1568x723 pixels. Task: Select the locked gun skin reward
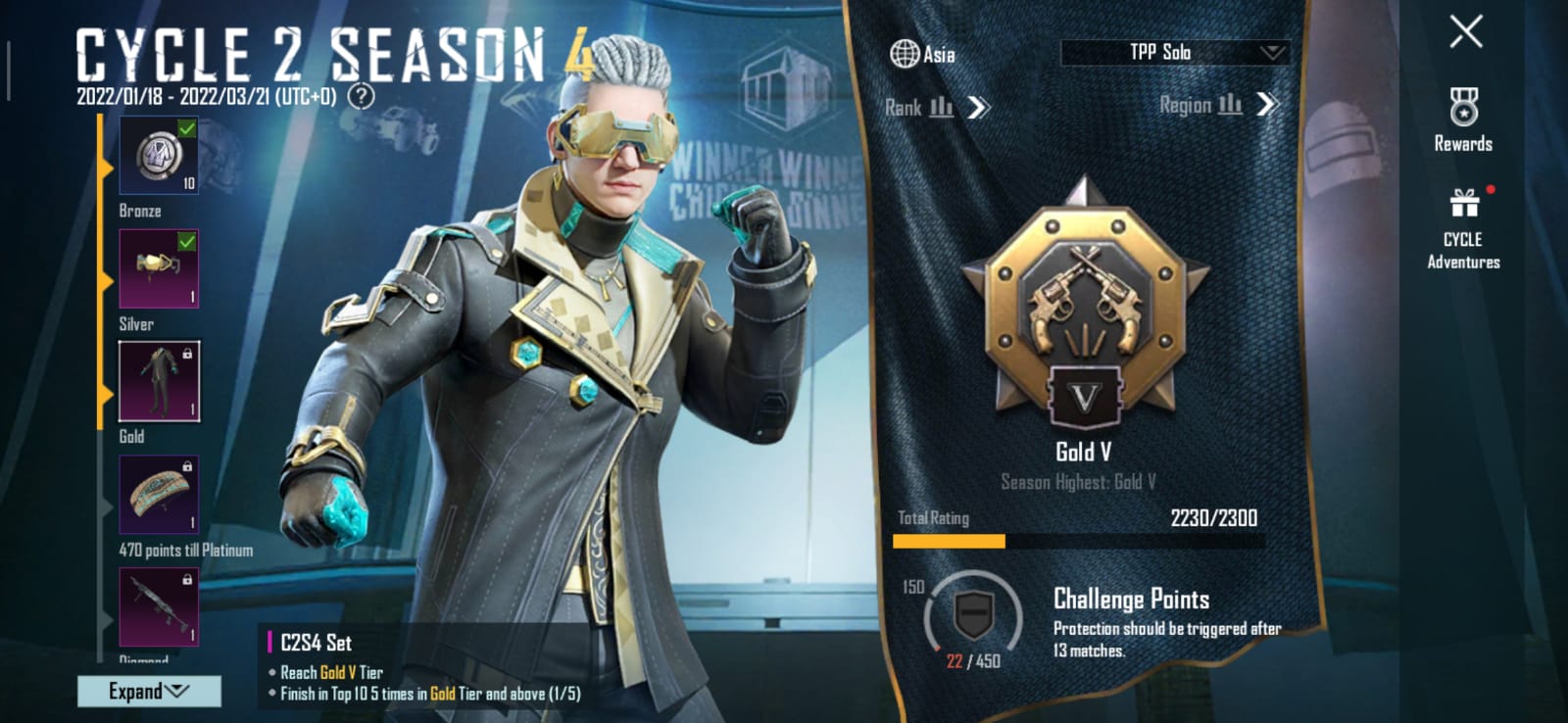pyautogui.click(x=159, y=606)
